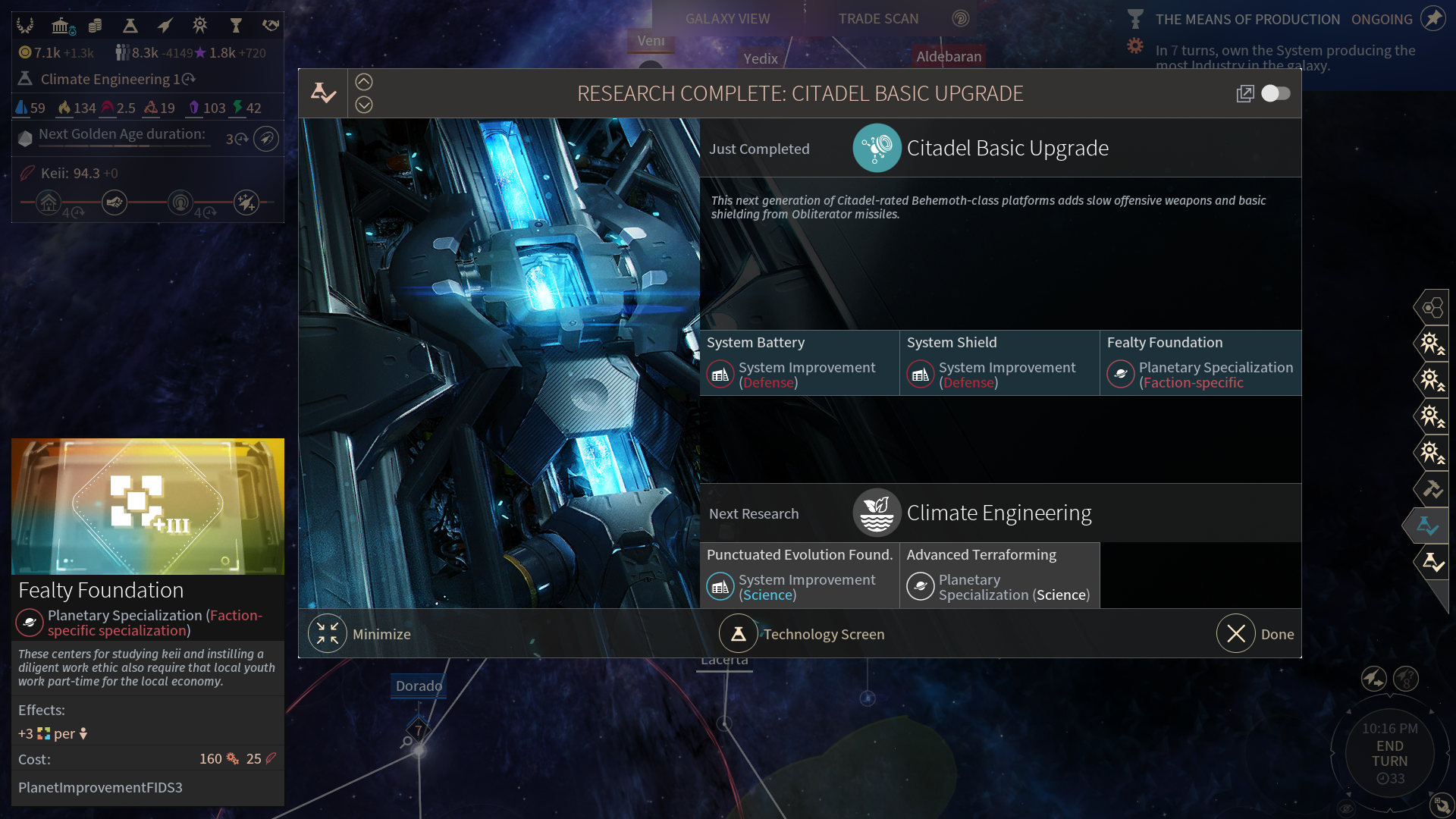Click the End Turn button
1456x819 pixels.
[1389, 753]
